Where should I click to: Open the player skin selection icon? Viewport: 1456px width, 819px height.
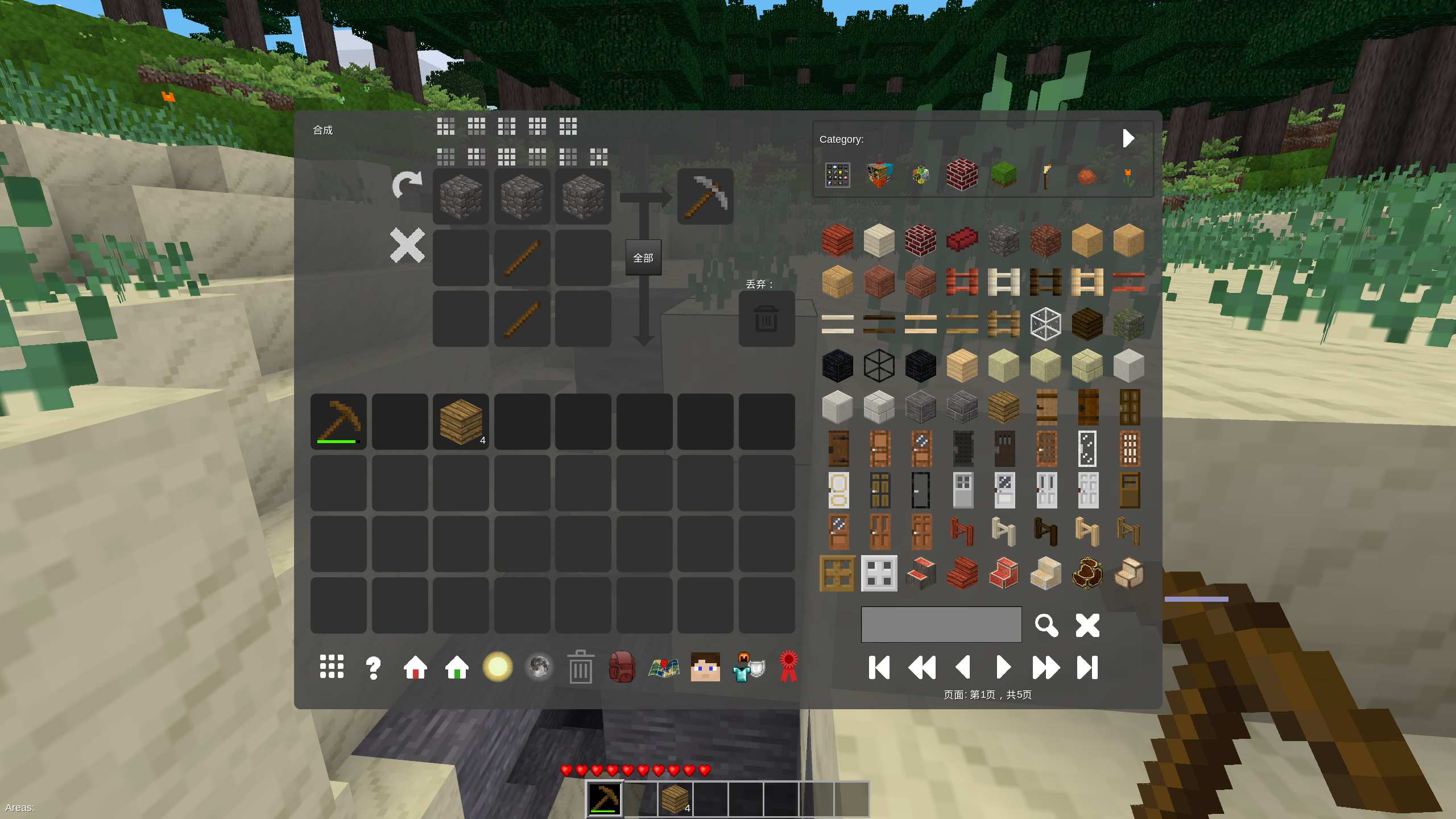(x=705, y=667)
